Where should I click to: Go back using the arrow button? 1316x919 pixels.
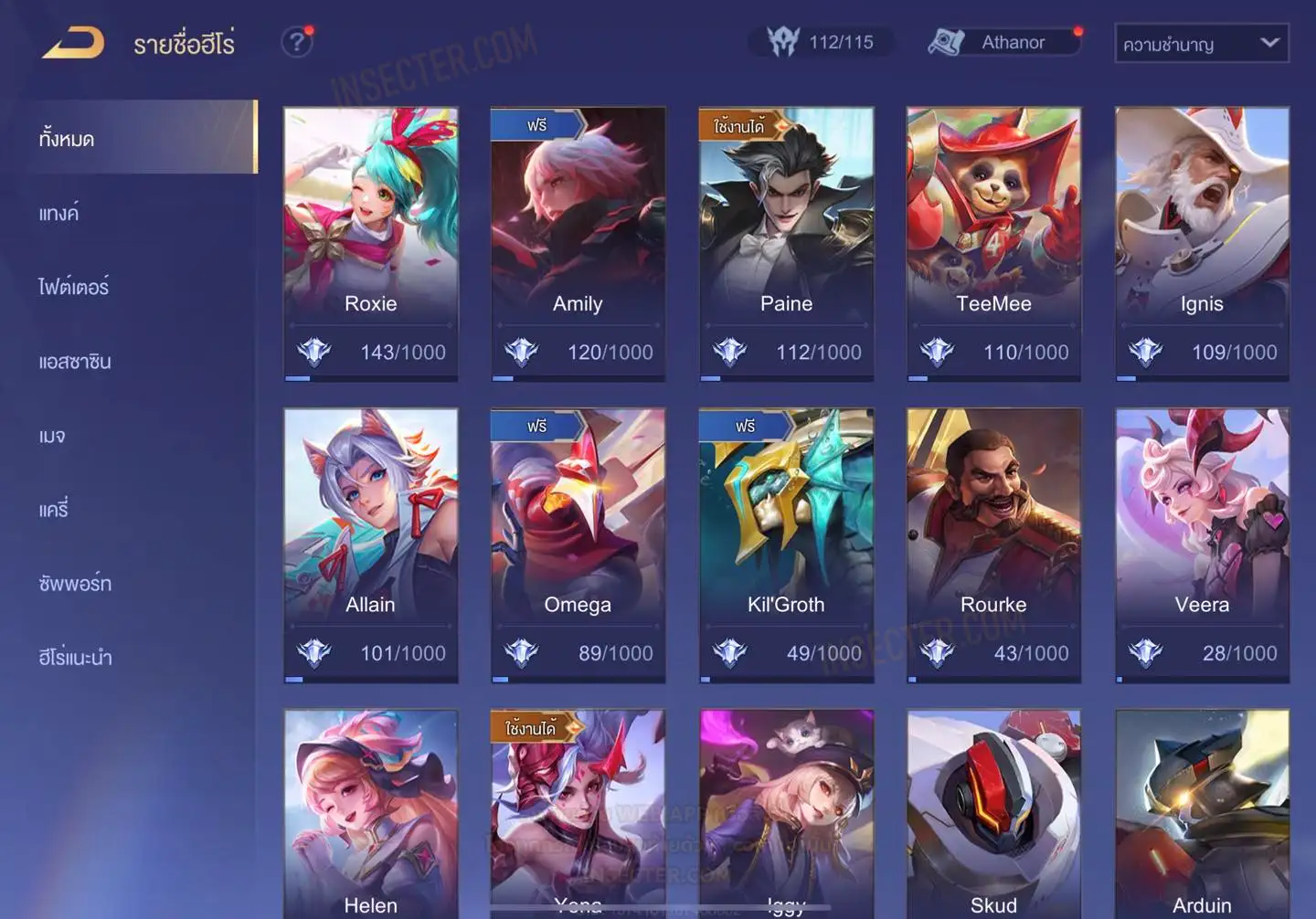point(73,42)
